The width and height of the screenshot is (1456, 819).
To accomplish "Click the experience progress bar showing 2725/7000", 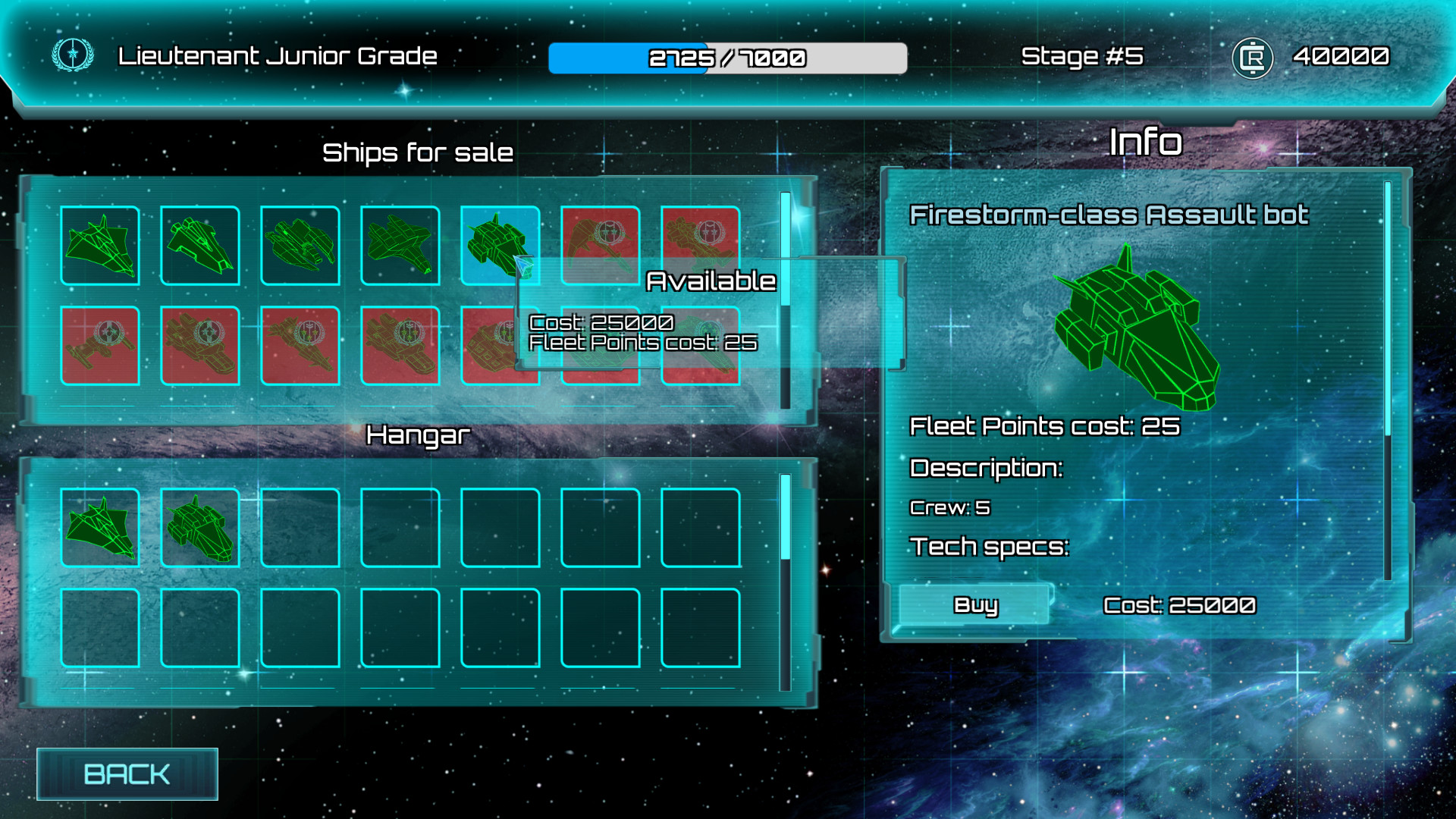I will 726,57.
